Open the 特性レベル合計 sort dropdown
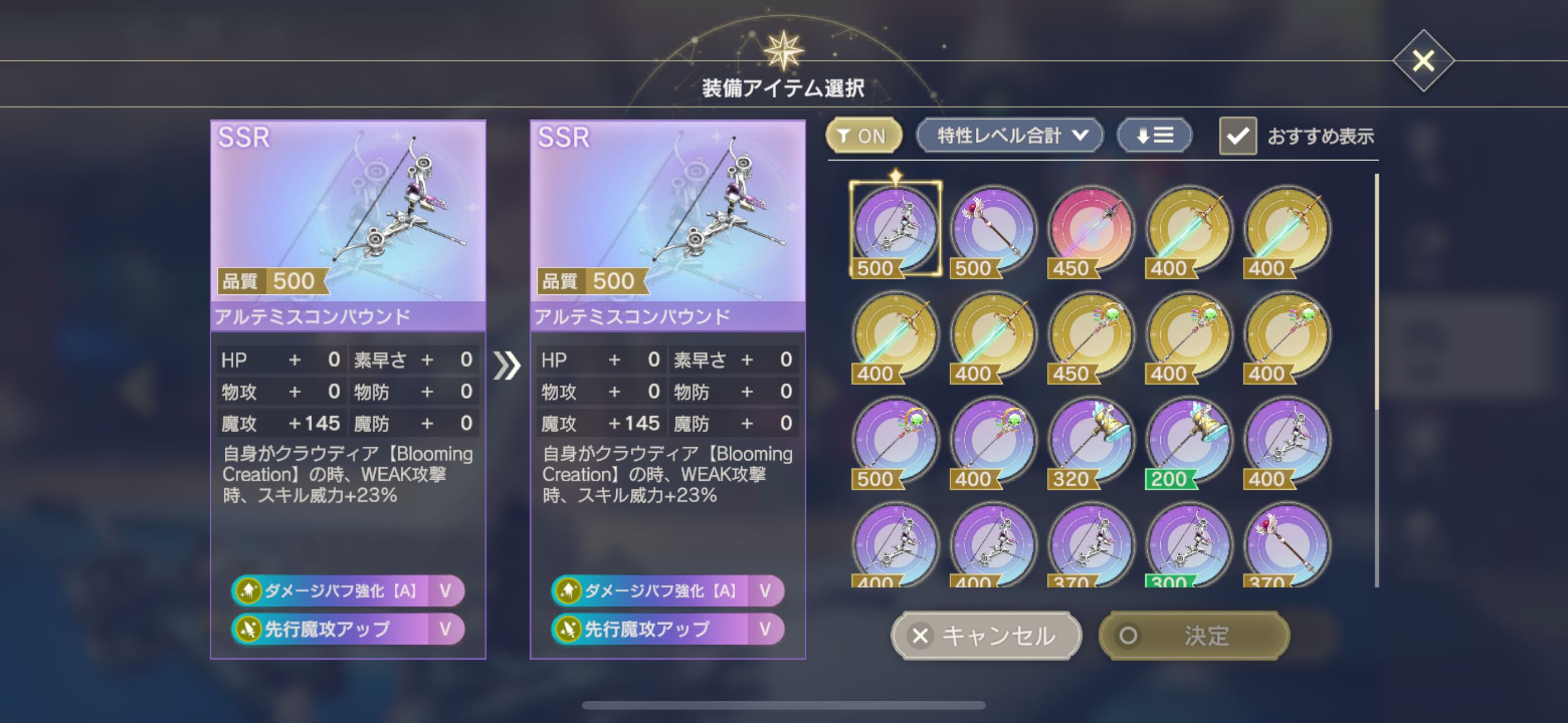 pos(1009,136)
